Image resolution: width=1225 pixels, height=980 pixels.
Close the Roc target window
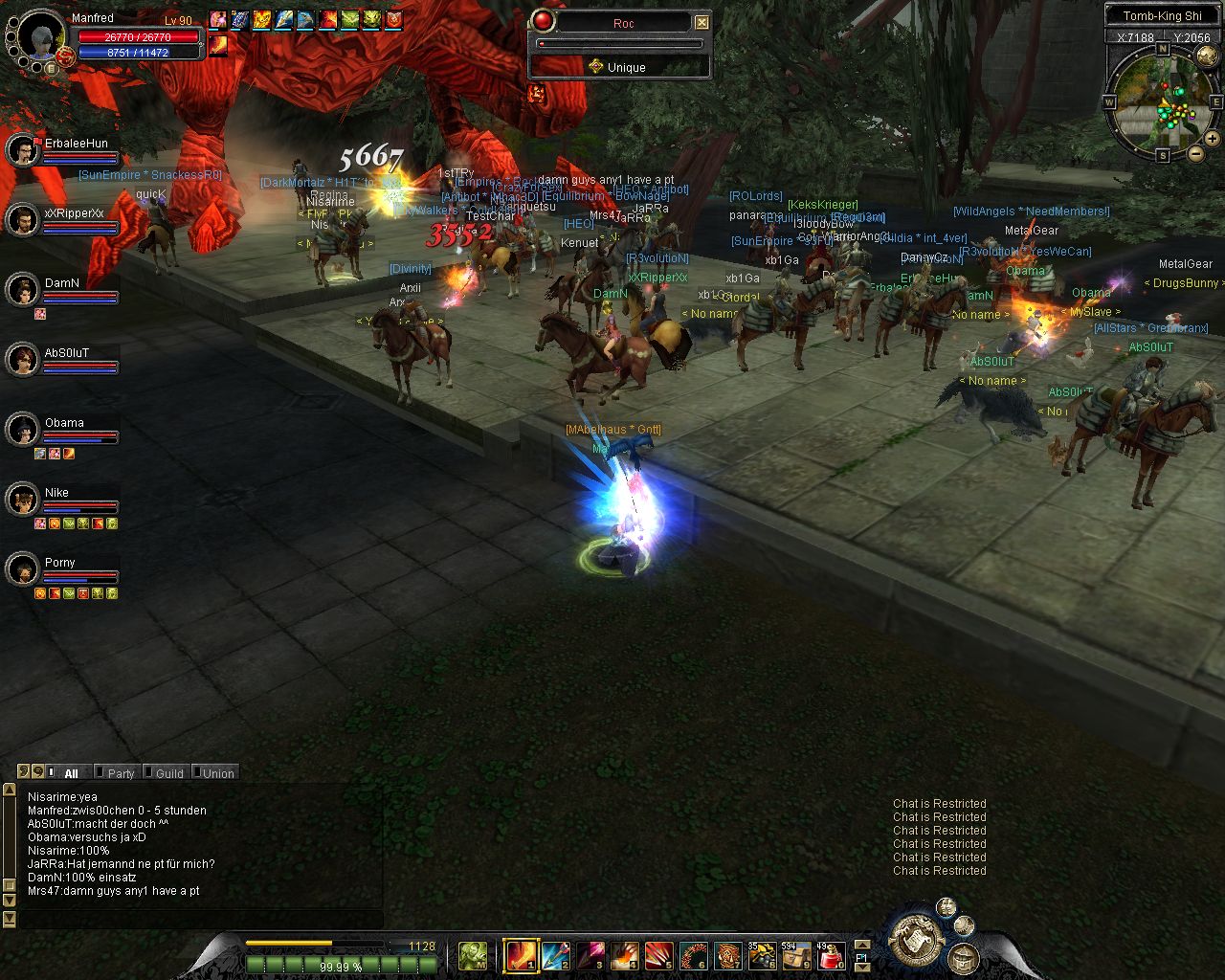pos(702,22)
